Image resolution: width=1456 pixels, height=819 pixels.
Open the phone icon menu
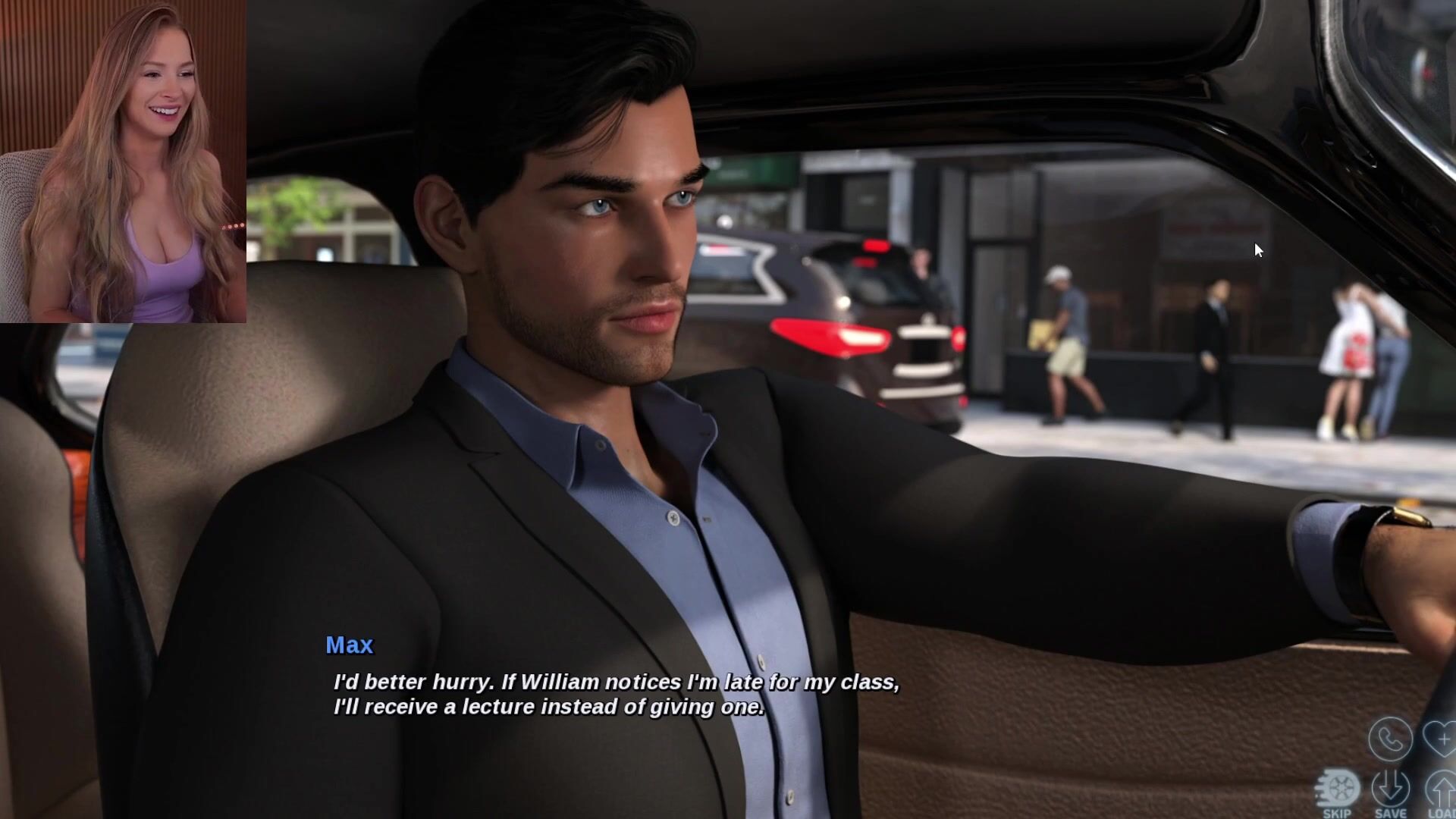pyautogui.click(x=1390, y=739)
